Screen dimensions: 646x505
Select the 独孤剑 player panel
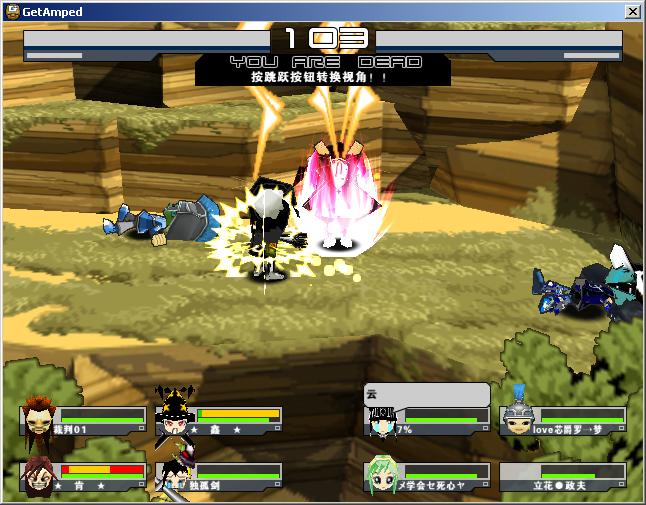point(218,475)
